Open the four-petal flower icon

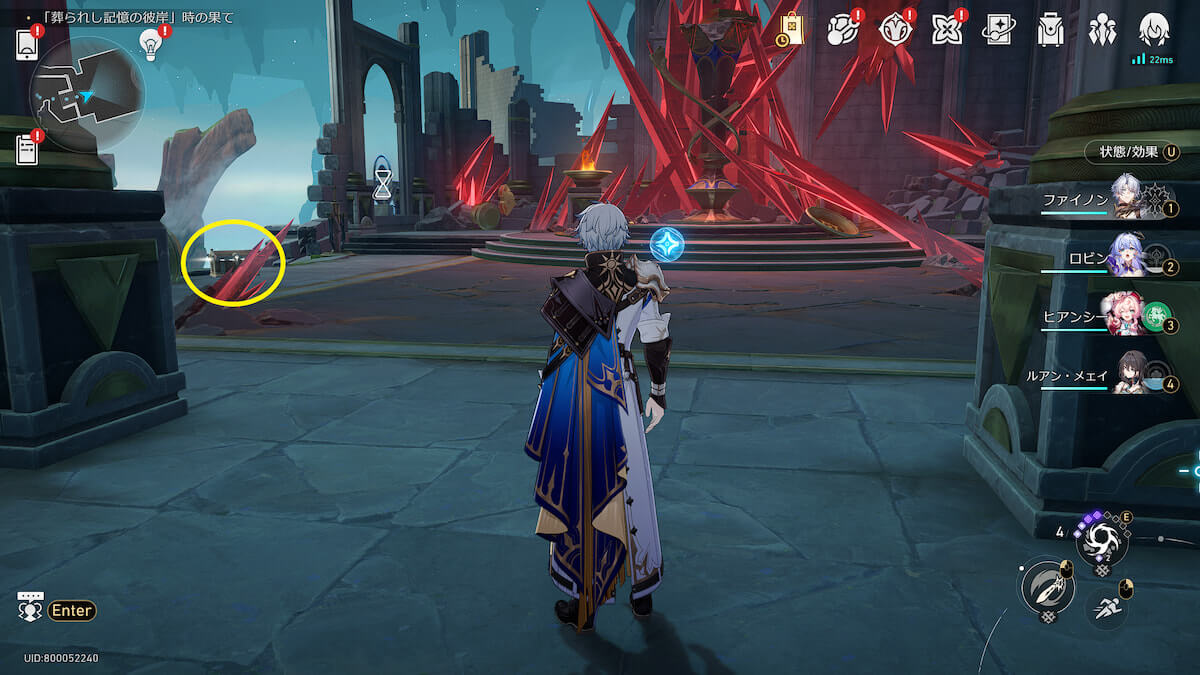pos(946,30)
